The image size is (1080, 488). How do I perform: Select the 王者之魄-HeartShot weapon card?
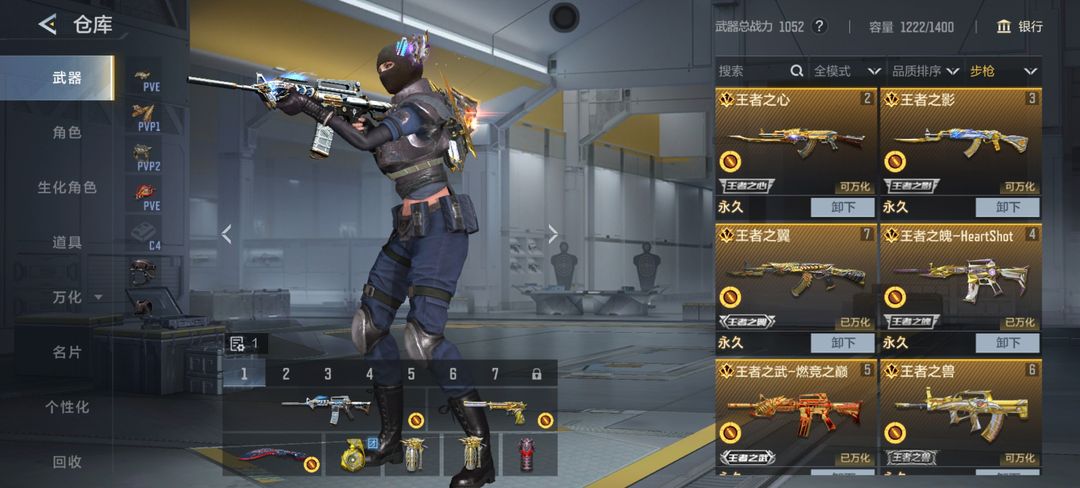coord(960,280)
